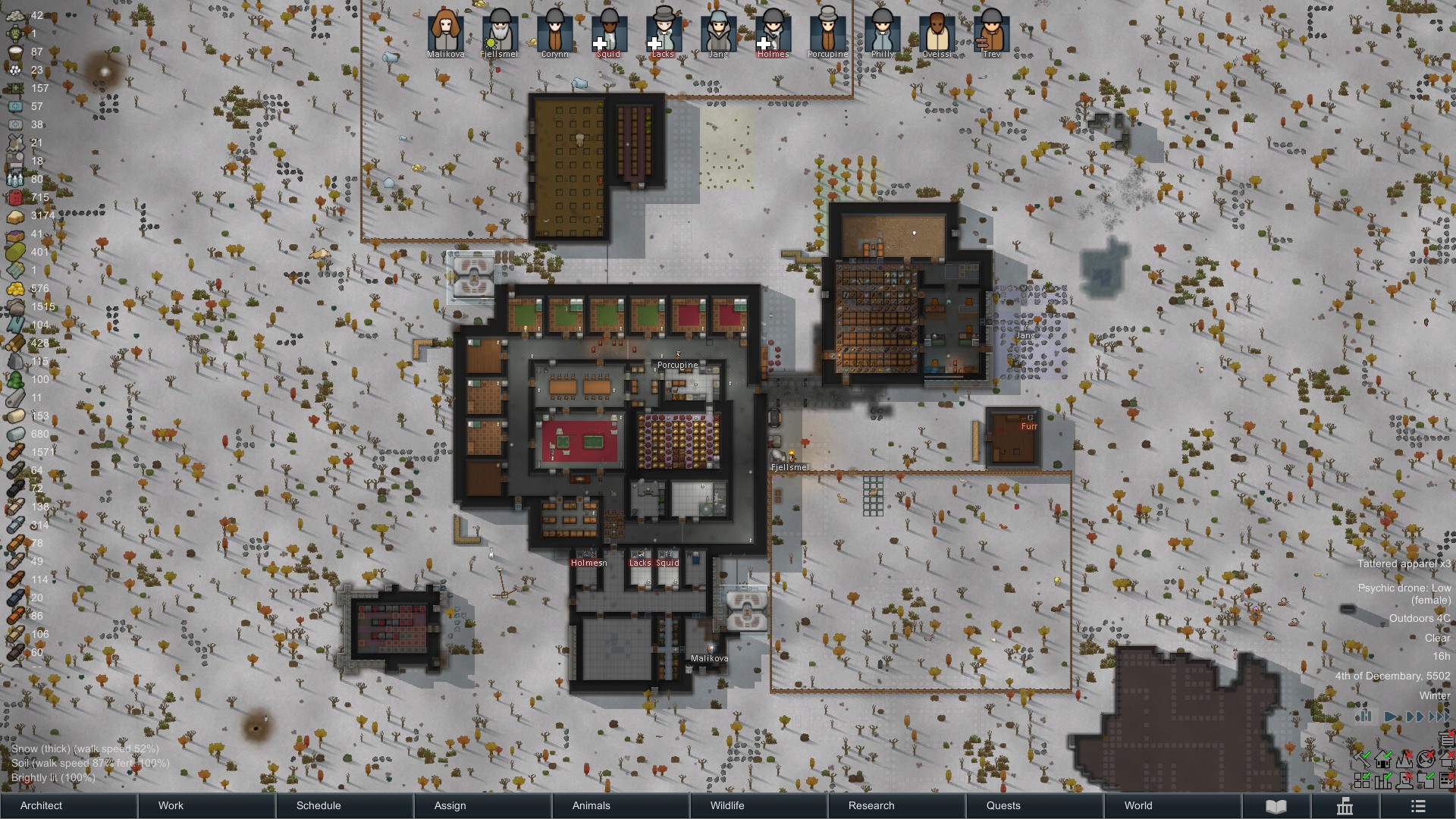Switch to the Research tab
The height and width of the screenshot is (819, 1456).
870,806
